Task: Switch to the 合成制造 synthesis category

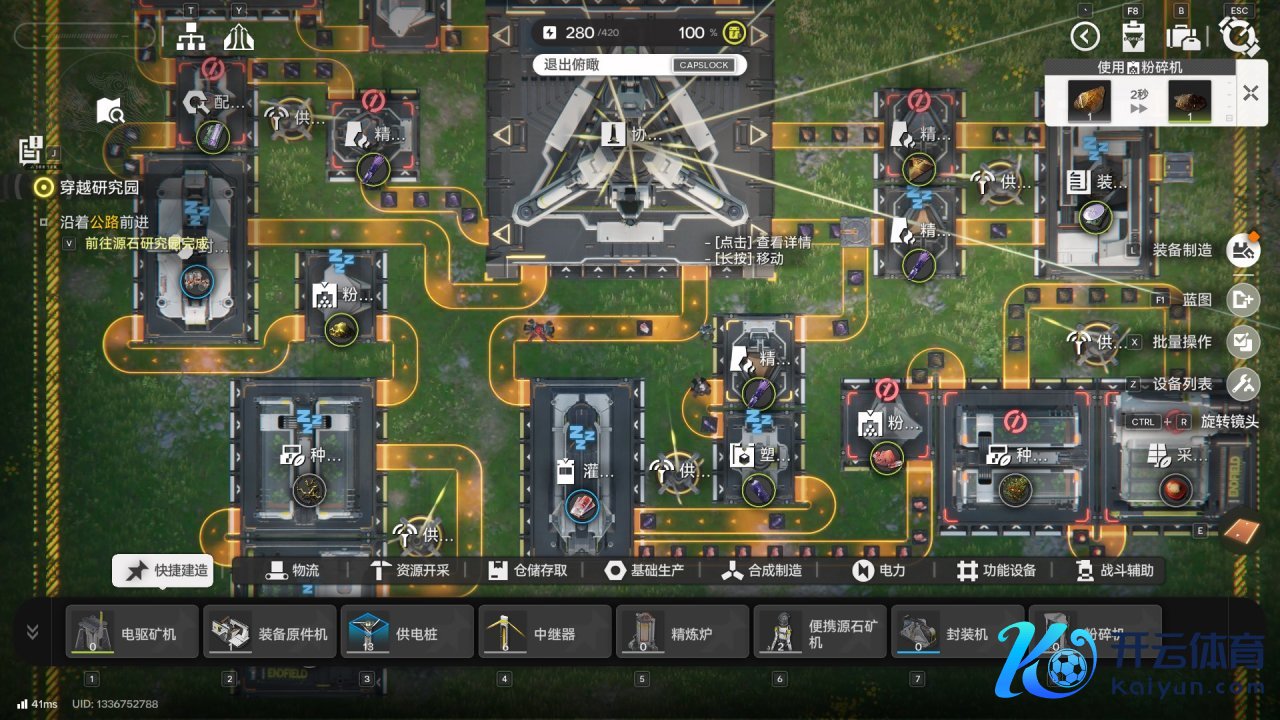Action: tap(762, 571)
